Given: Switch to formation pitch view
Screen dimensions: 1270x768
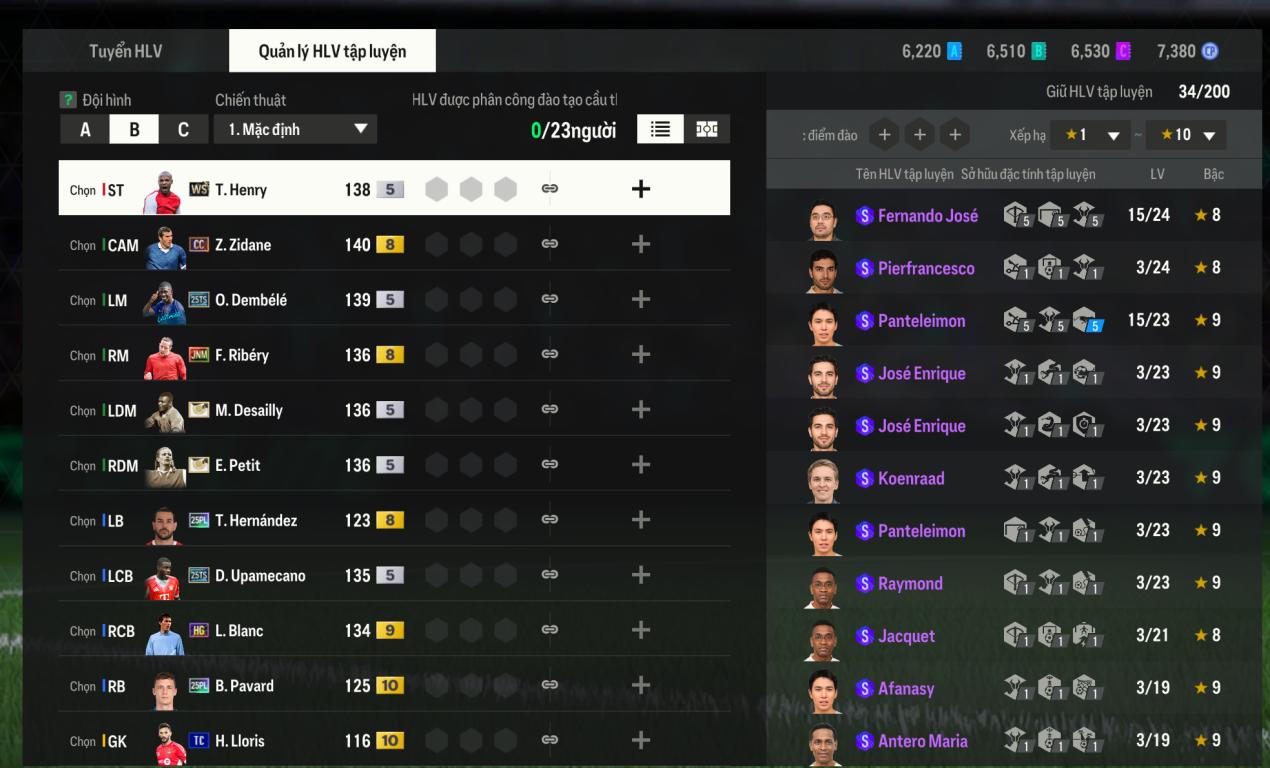Looking at the screenshot, I should point(707,129).
